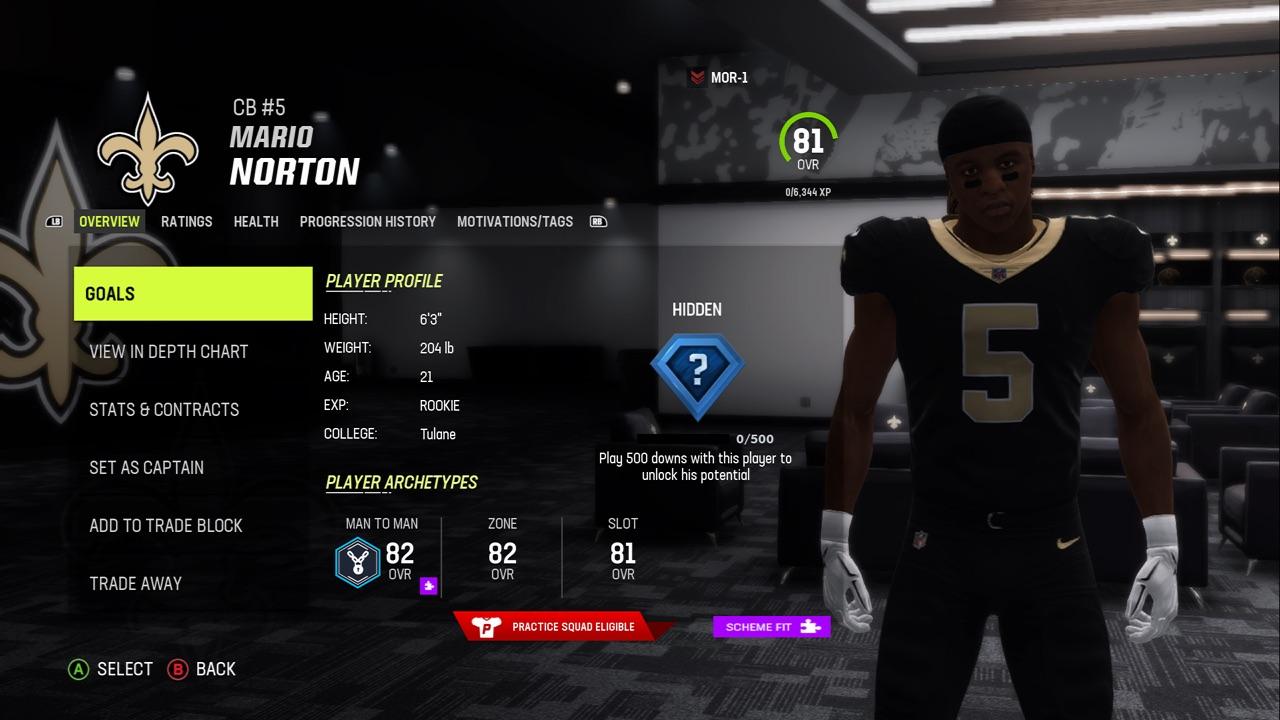Show the Progression History tab

click(367, 221)
